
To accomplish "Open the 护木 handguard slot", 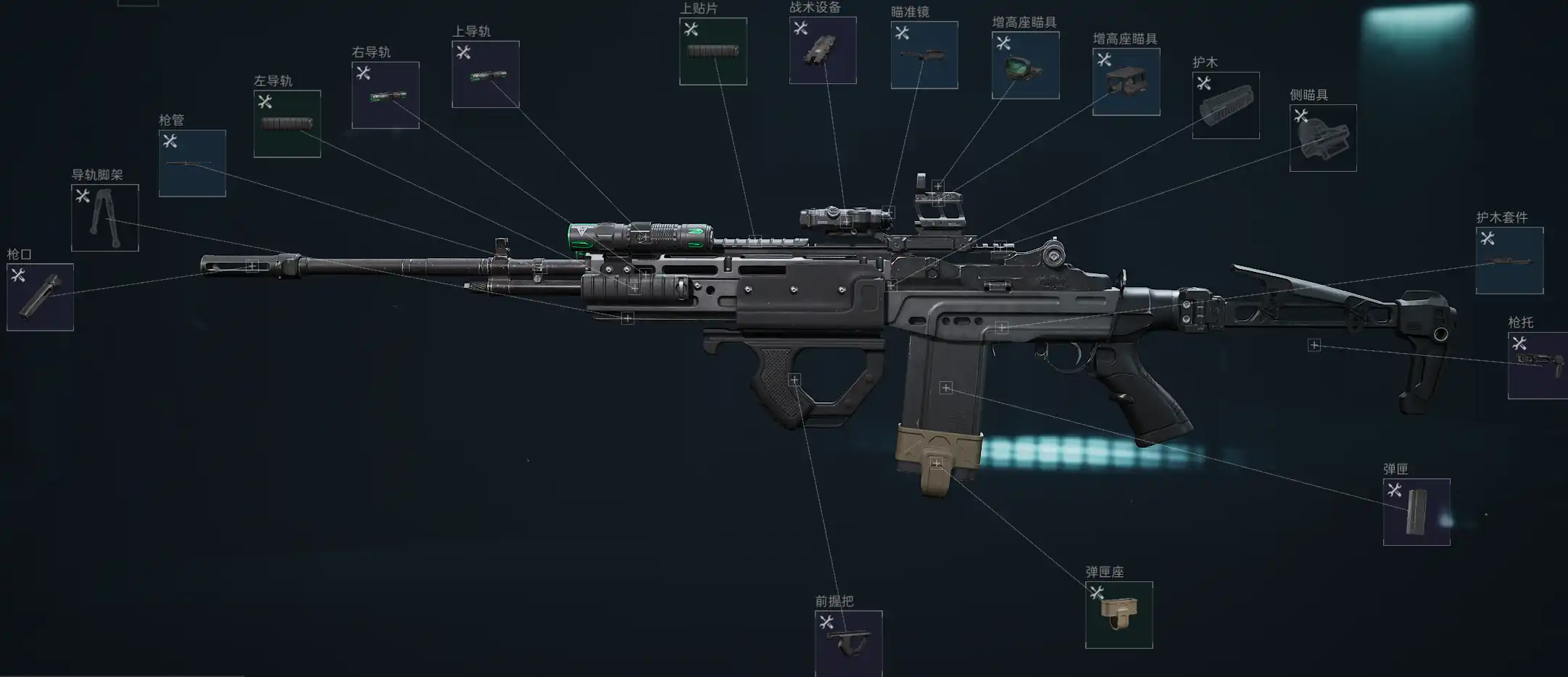I will click(1225, 105).
